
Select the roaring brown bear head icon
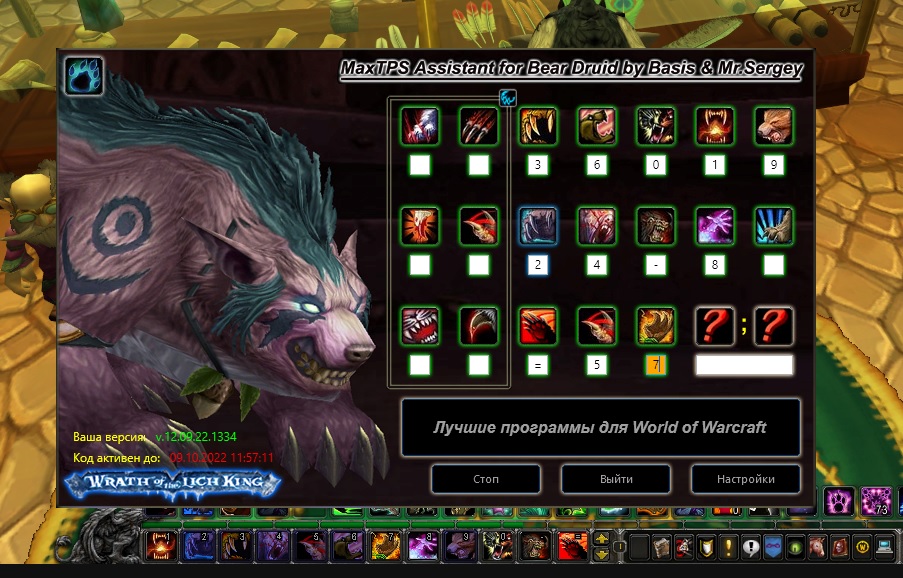(773, 126)
